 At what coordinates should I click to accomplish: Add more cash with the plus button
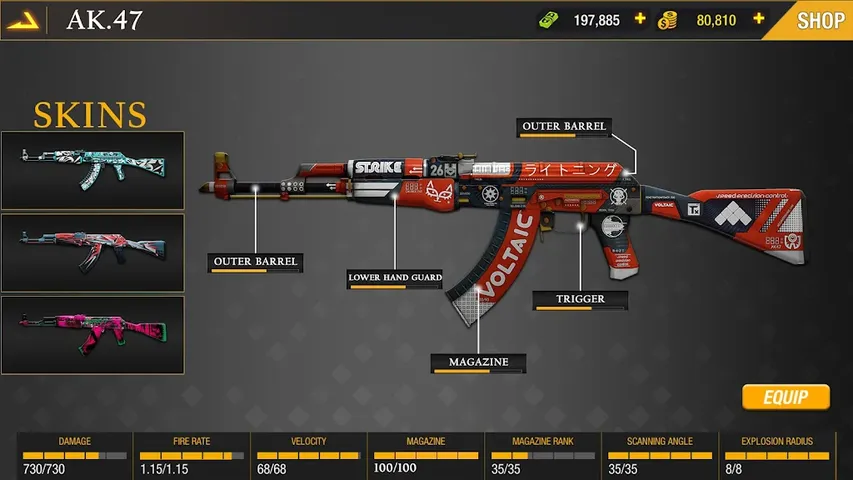640,19
